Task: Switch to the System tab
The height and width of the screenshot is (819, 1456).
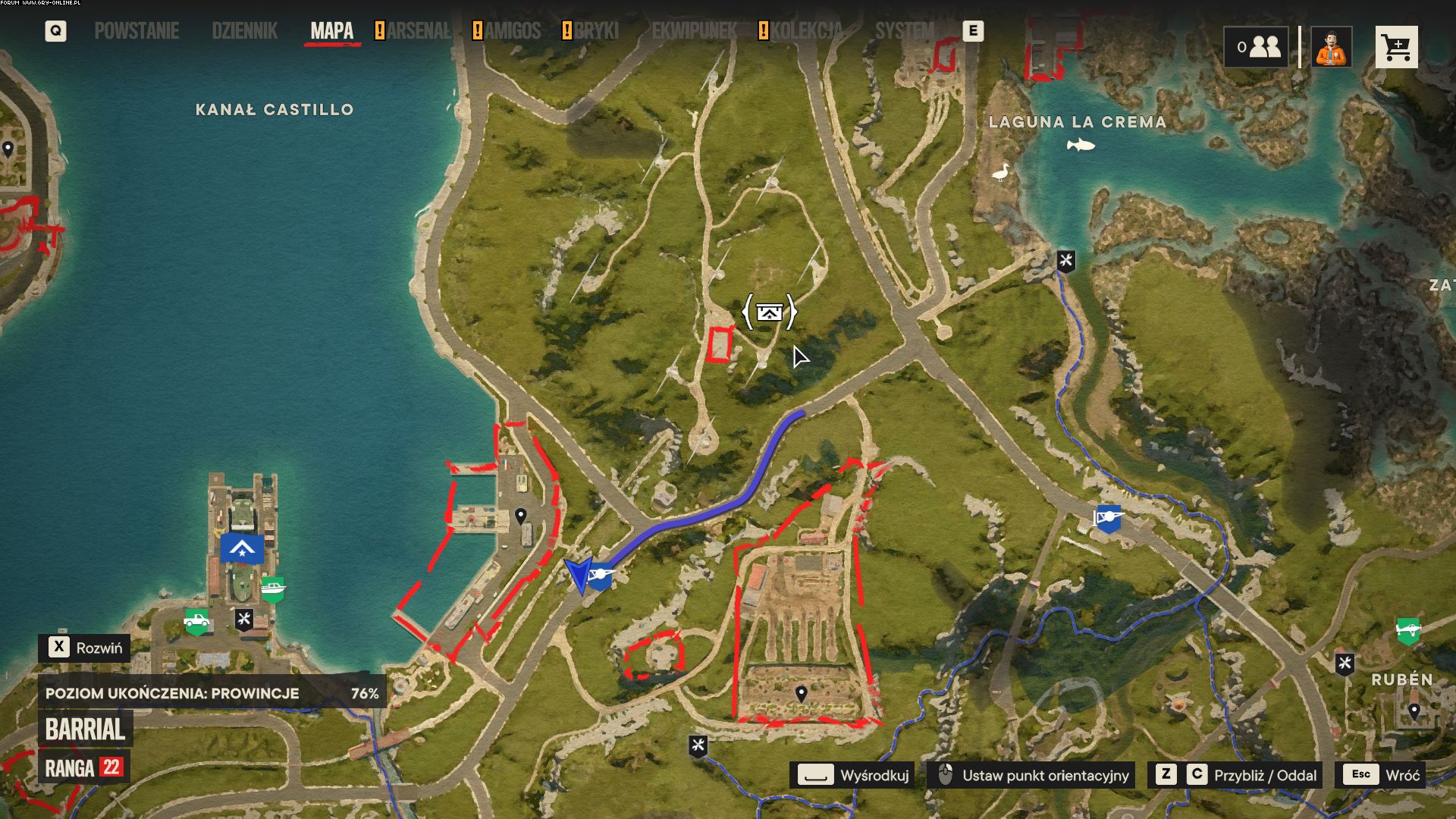Action: click(x=904, y=31)
